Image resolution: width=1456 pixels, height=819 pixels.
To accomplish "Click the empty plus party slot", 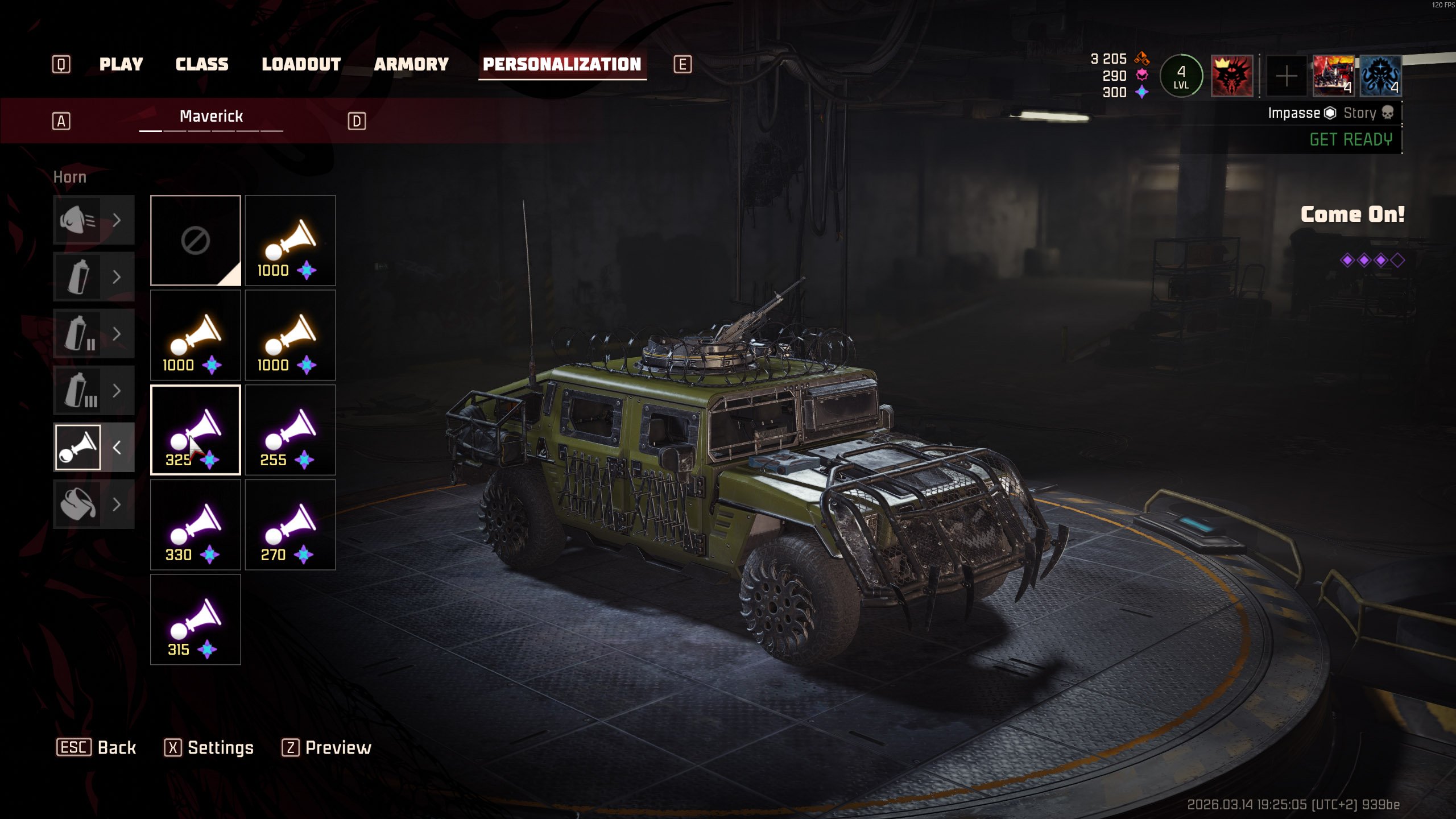I will point(1286,76).
